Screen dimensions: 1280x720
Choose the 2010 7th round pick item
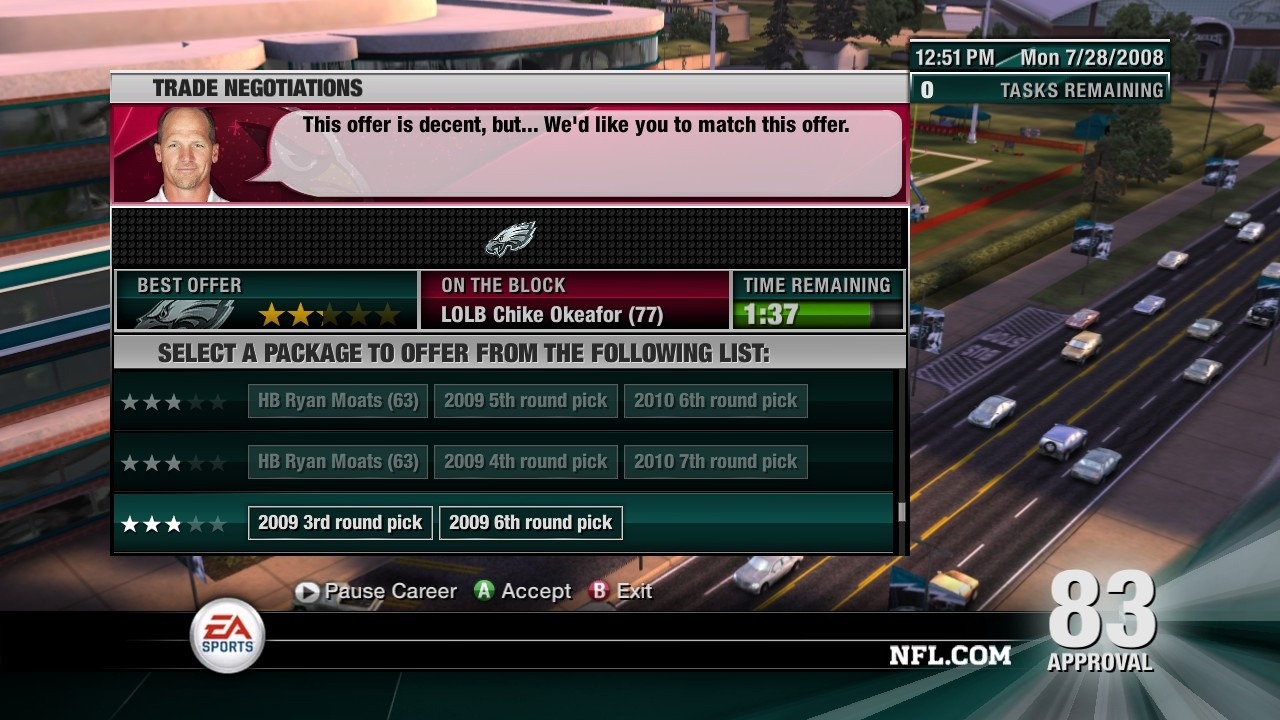pyautogui.click(x=715, y=462)
